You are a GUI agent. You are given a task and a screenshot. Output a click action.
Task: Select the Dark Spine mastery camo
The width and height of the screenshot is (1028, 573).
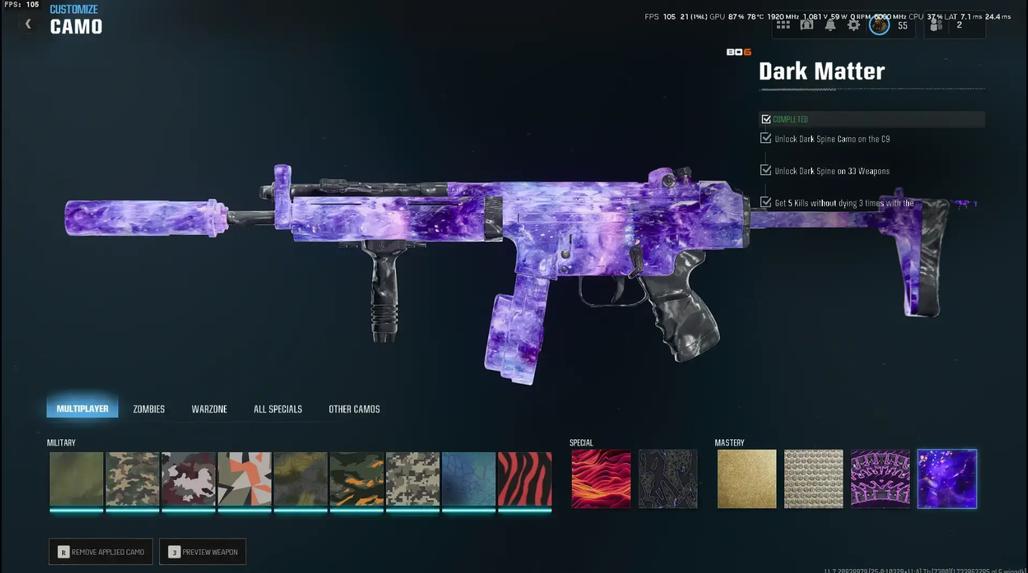[881, 479]
